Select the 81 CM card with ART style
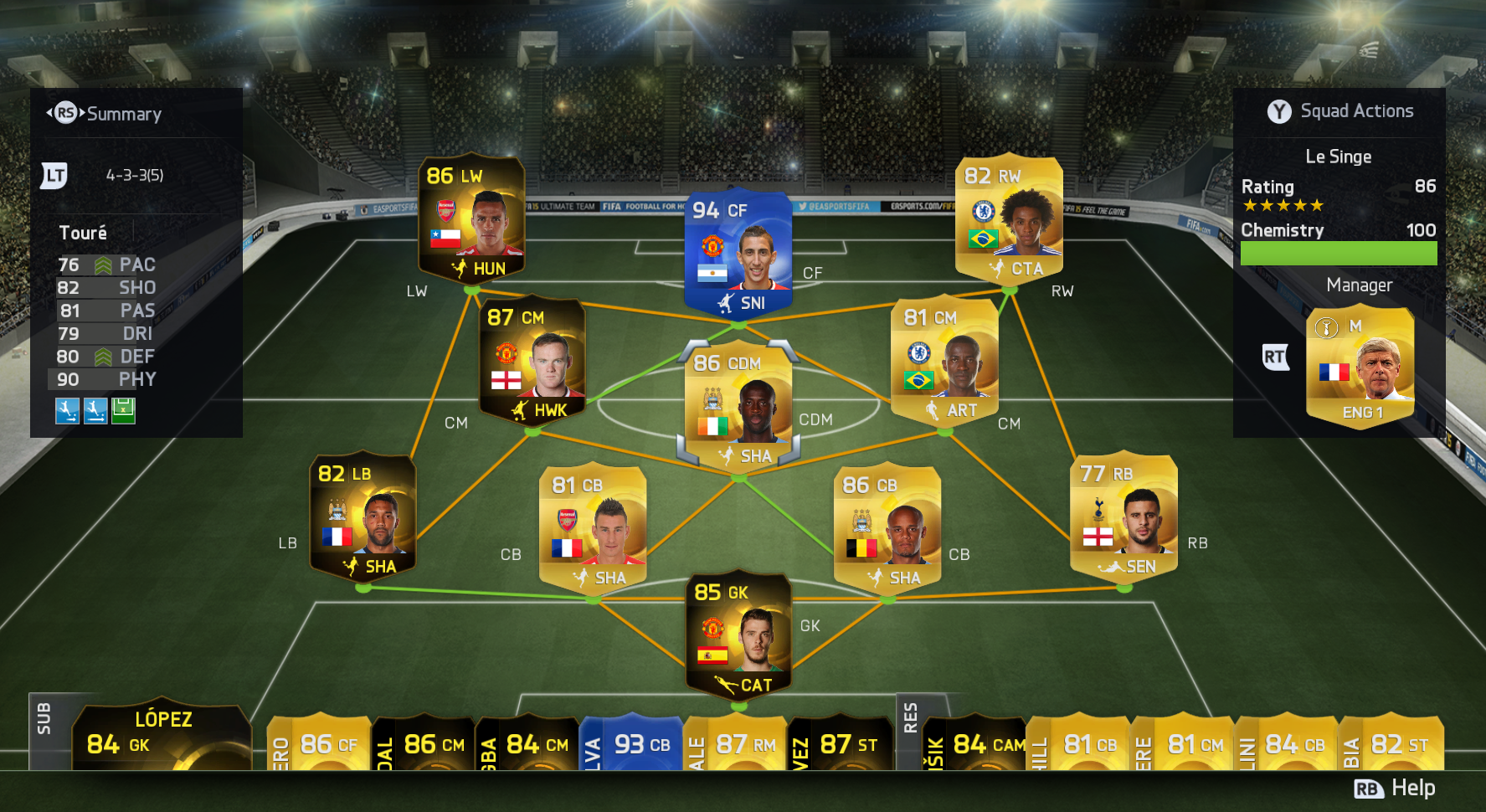Viewport: 1486px width, 812px height. pyautogui.click(x=944, y=362)
